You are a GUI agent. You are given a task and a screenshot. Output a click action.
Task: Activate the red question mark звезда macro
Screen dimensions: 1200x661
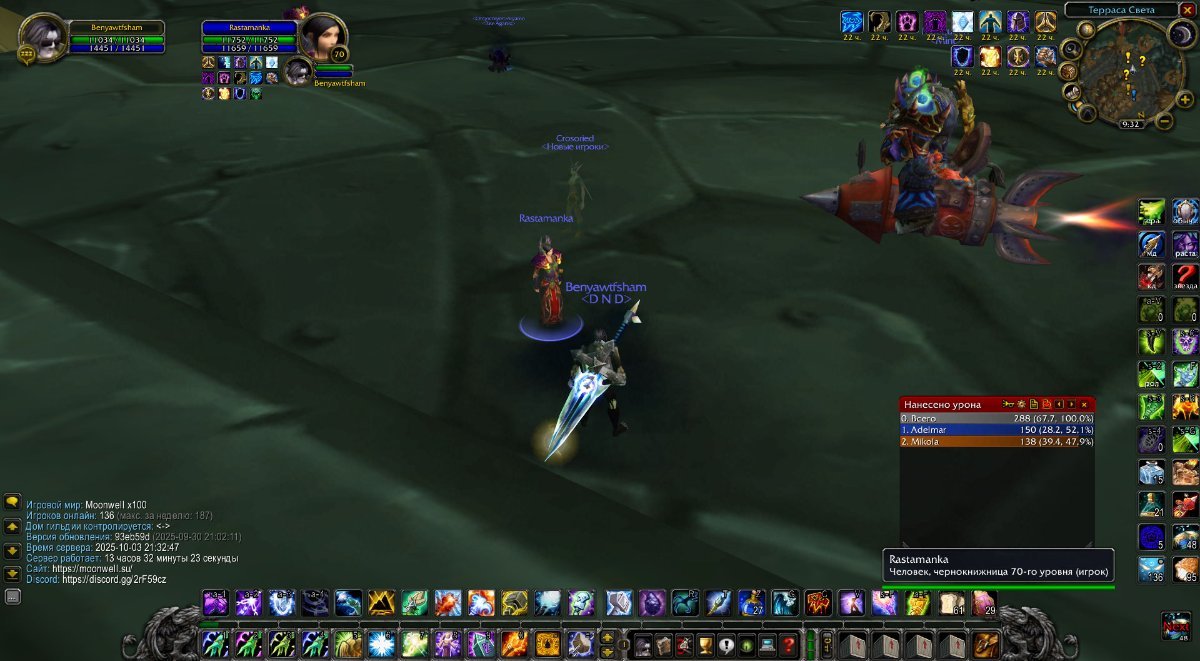pos(1185,276)
